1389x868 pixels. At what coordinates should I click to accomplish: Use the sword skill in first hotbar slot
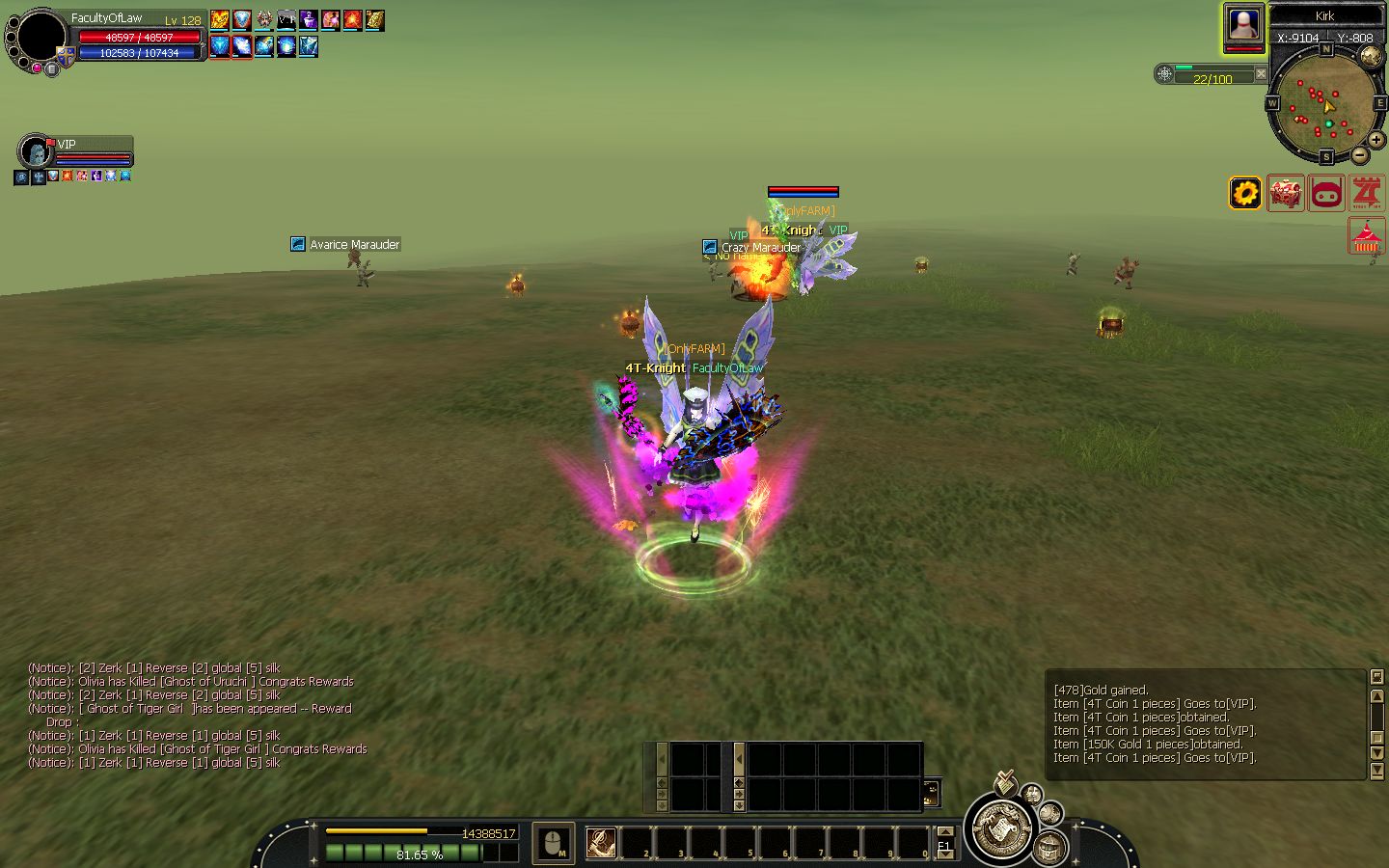601,843
